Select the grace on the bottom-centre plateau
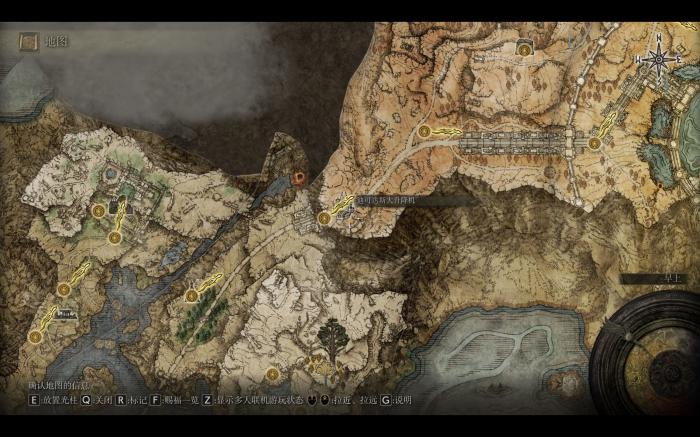This screenshot has width=700, height=437. (272, 374)
